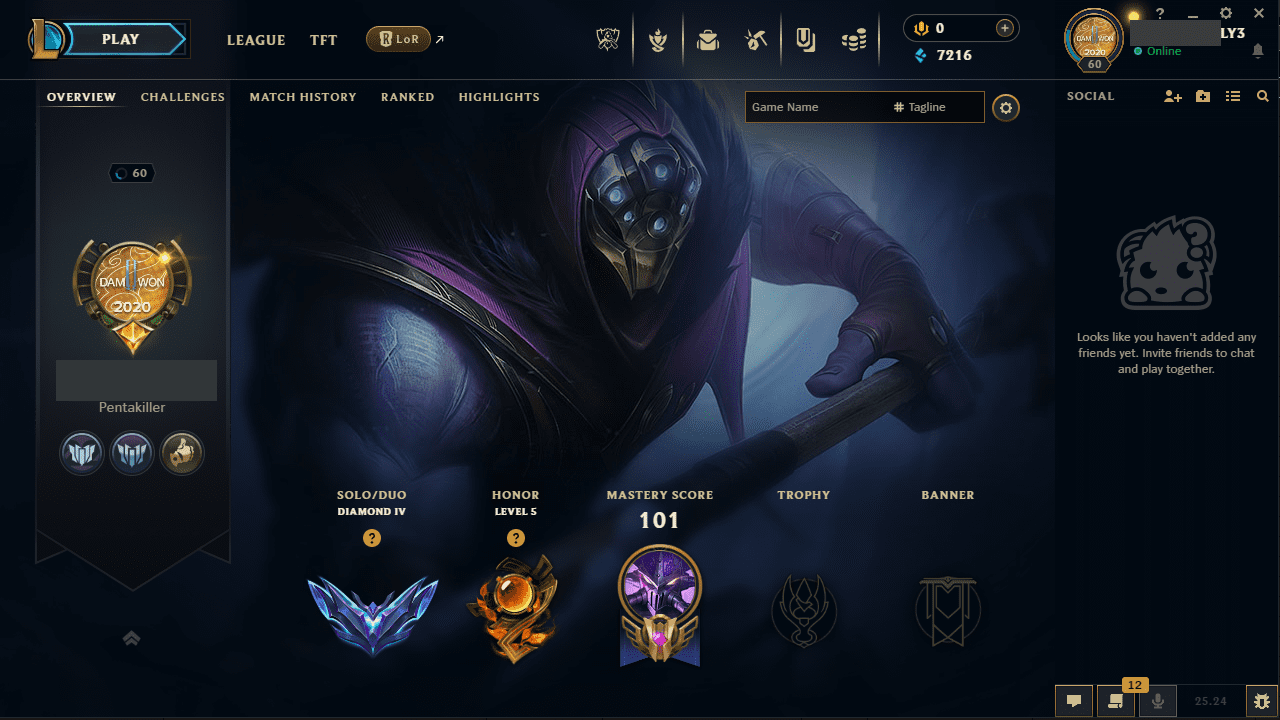Expand the ranked armory arrow near bottom left
Image resolution: width=1280 pixels, height=720 pixels.
point(131,637)
